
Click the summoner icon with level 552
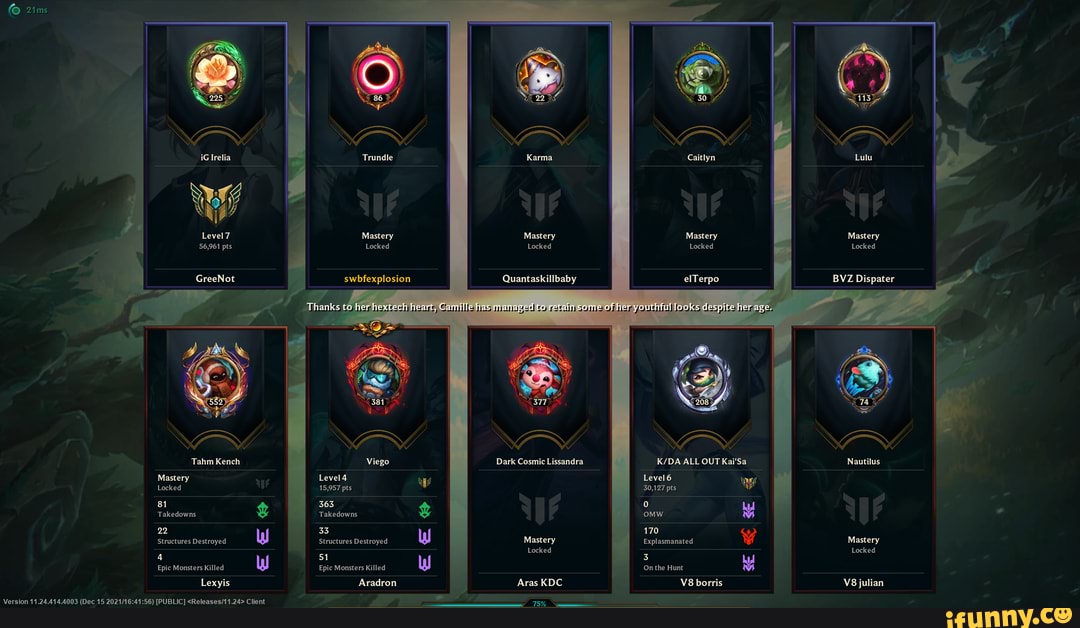[x=216, y=375]
